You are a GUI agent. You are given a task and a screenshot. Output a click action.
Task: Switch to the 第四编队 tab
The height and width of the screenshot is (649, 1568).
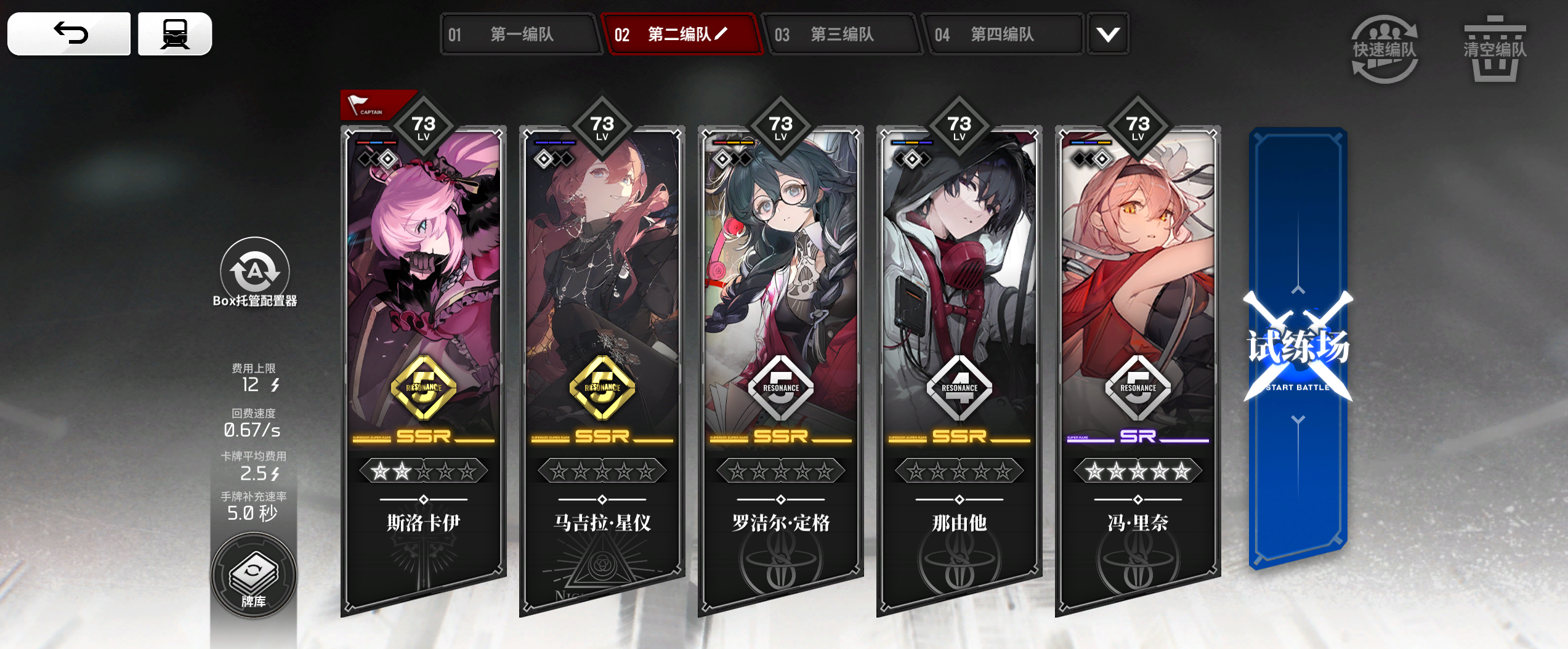tap(1003, 35)
